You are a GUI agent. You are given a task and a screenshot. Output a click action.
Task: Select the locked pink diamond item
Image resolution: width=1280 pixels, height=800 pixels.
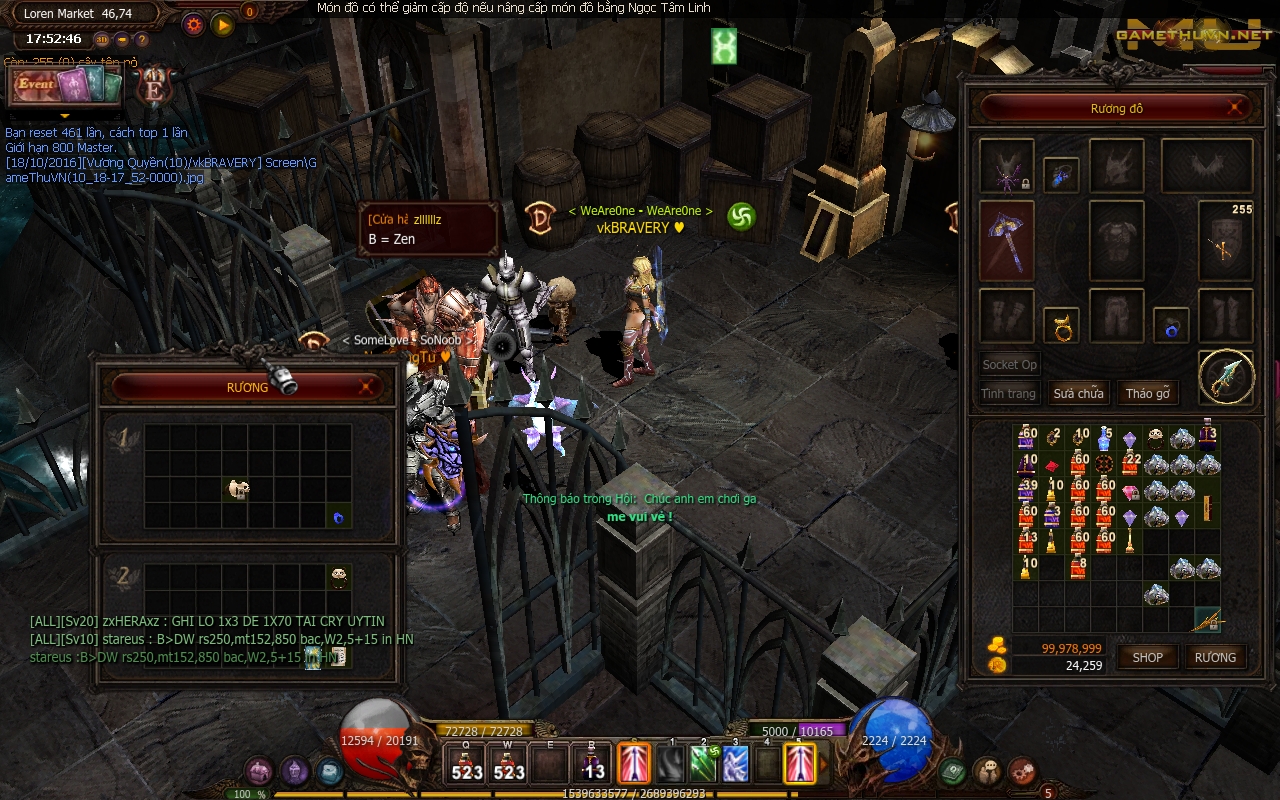coord(1130,492)
